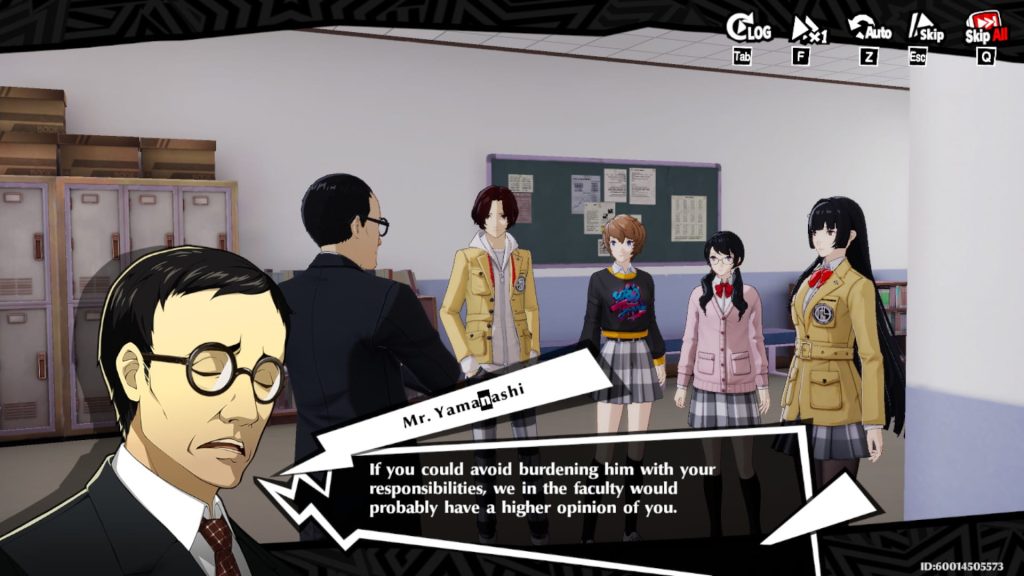Change the x1 dialogue speed

807,29
